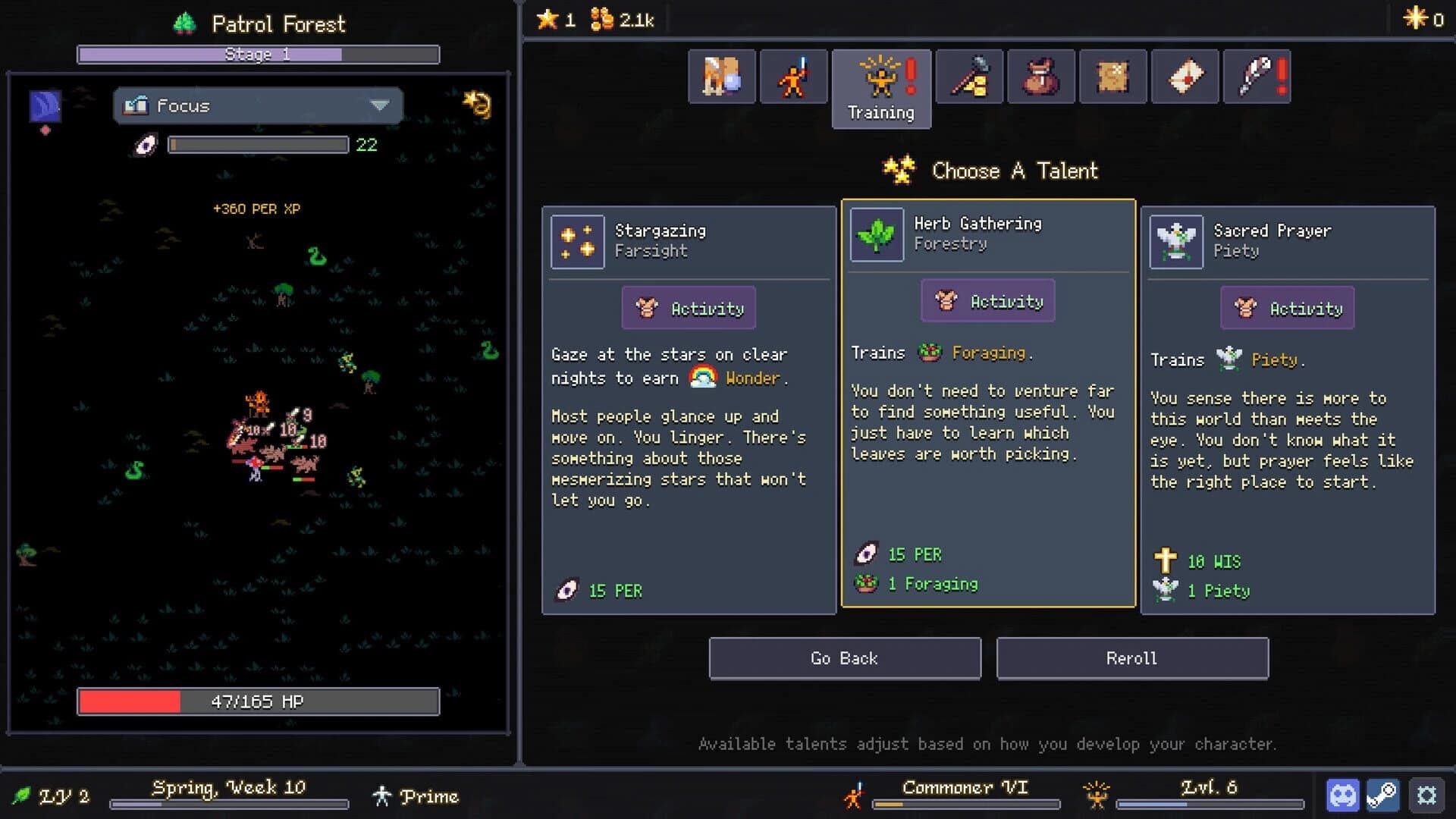Image resolution: width=1456 pixels, height=819 pixels.
Task: Open the character equipment panel icon
Action: (721, 77)
